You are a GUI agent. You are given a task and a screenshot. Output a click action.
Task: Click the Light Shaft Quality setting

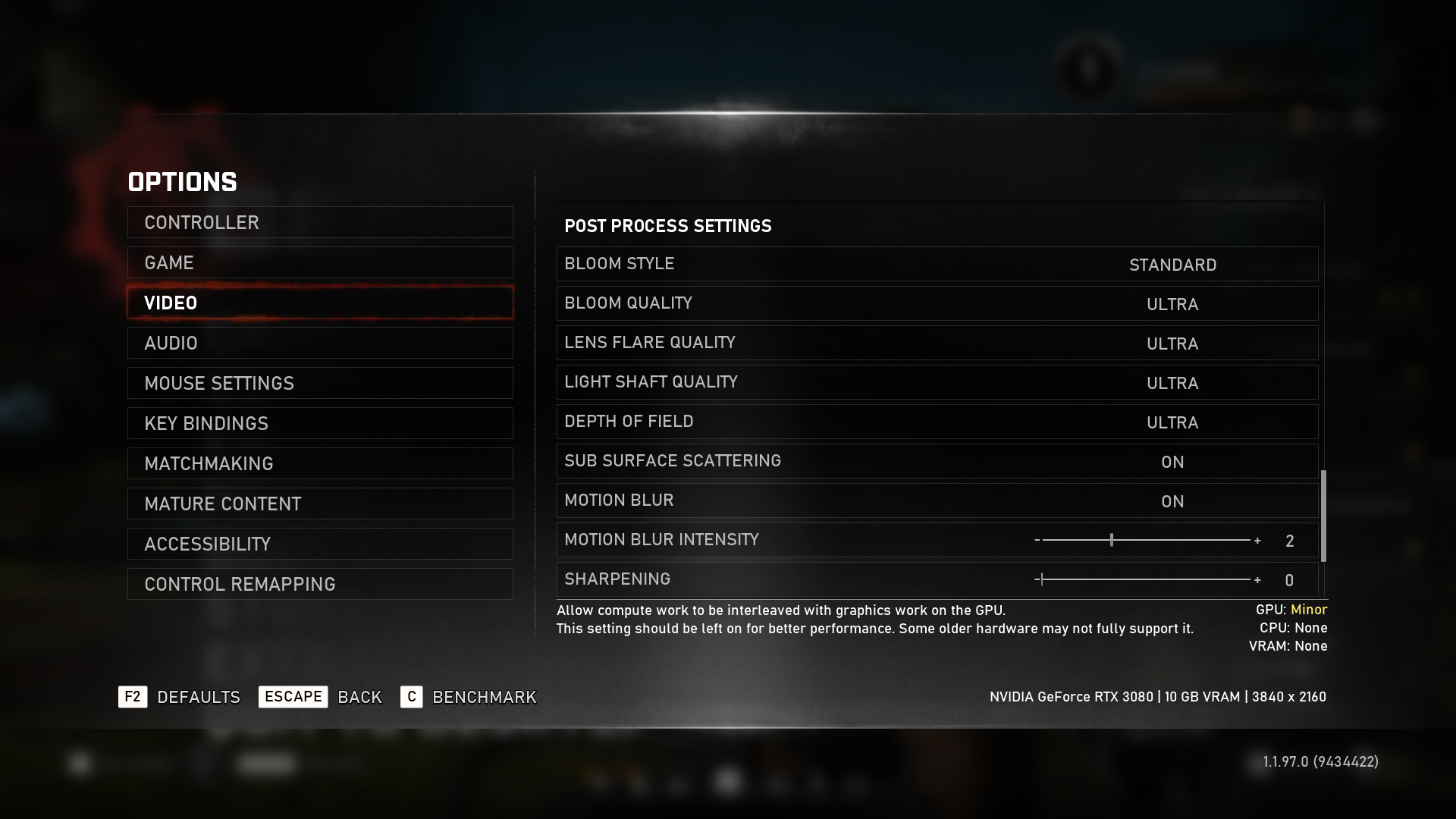[937, 382]
